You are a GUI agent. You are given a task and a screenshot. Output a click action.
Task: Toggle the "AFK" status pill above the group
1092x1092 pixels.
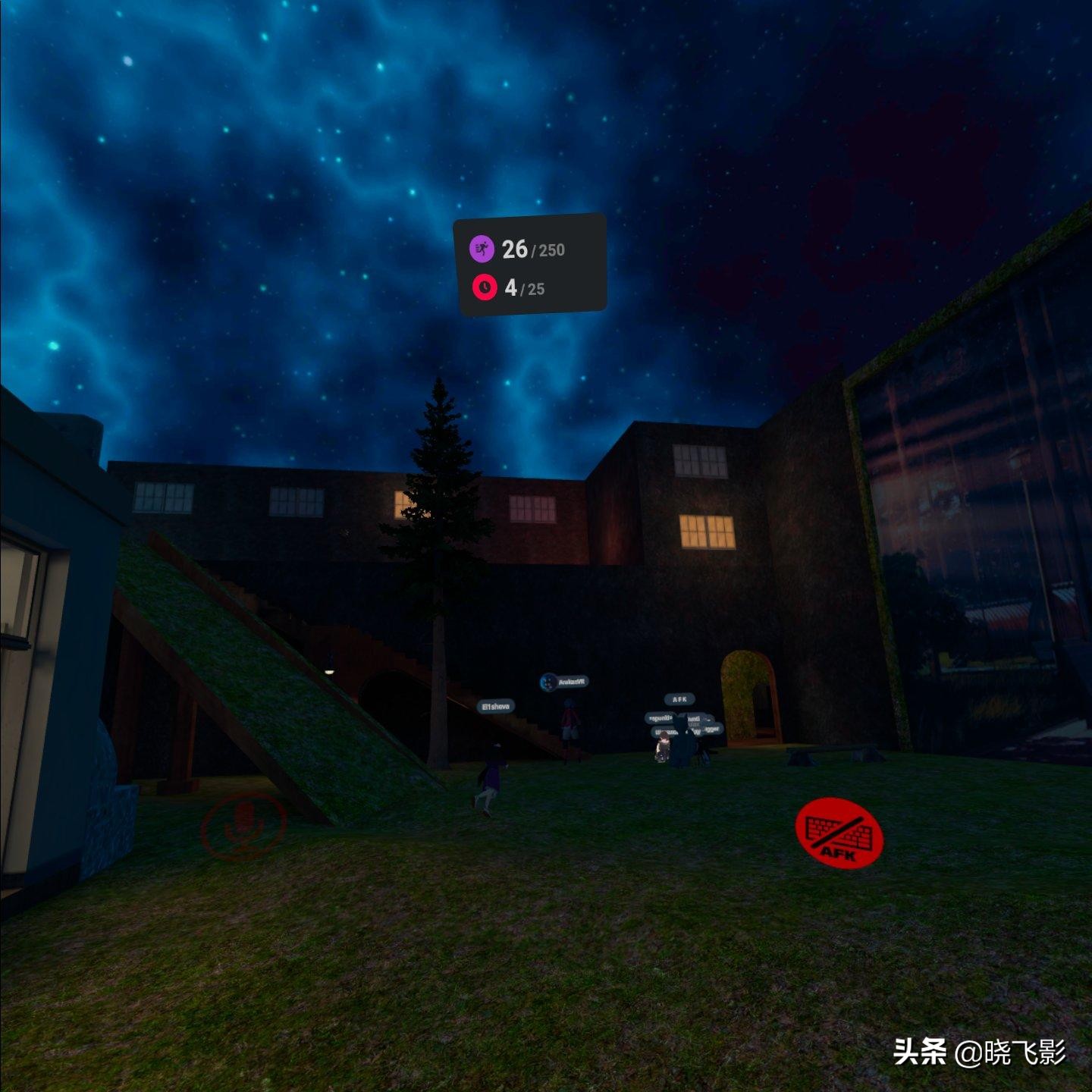tap(679, 699)
